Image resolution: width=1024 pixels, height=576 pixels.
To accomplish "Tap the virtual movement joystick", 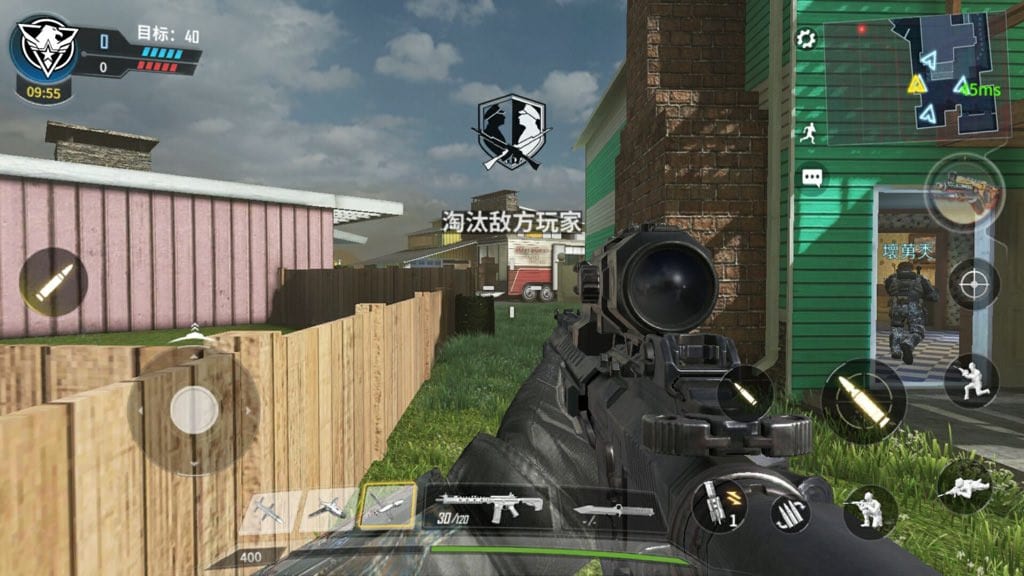I will coord(194,409).
